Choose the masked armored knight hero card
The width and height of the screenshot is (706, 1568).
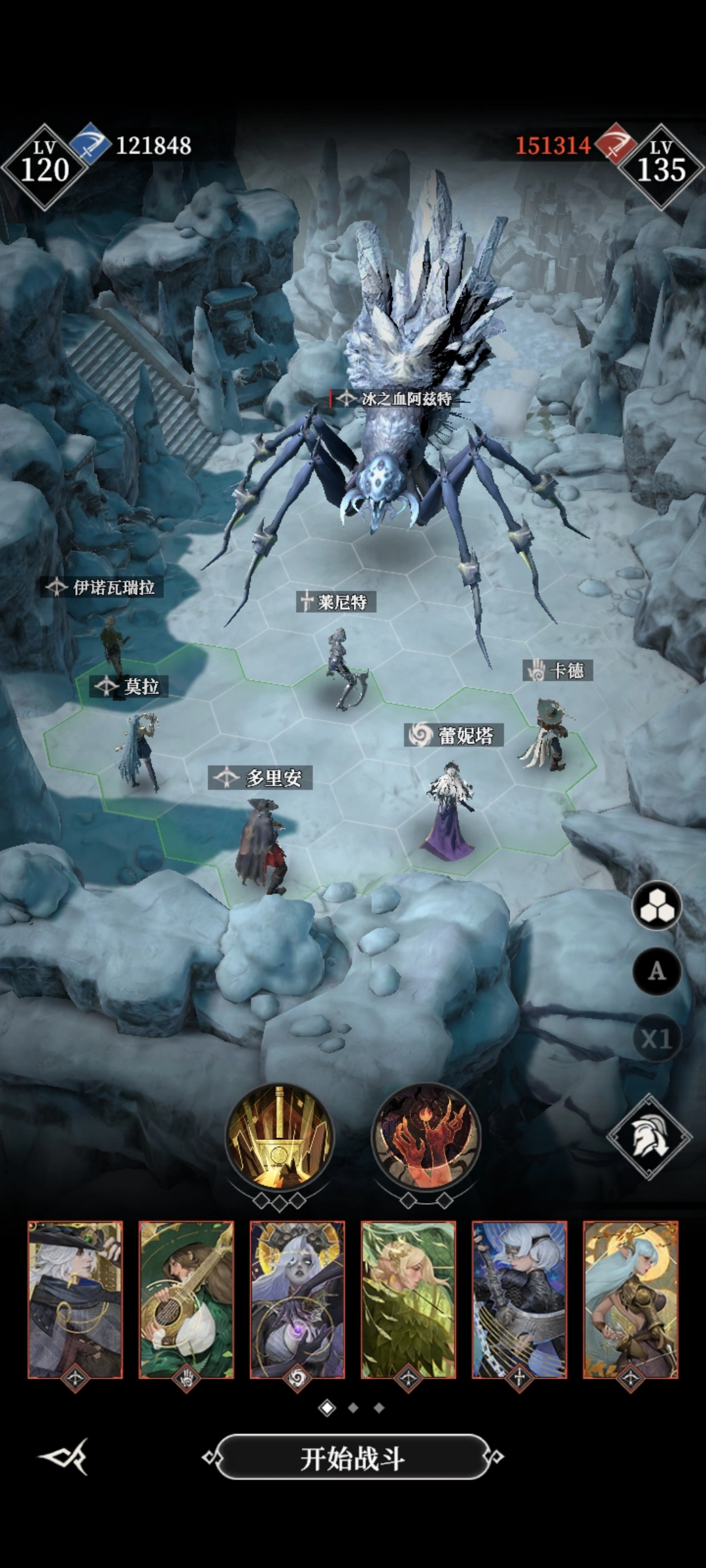pos(520,1300)
